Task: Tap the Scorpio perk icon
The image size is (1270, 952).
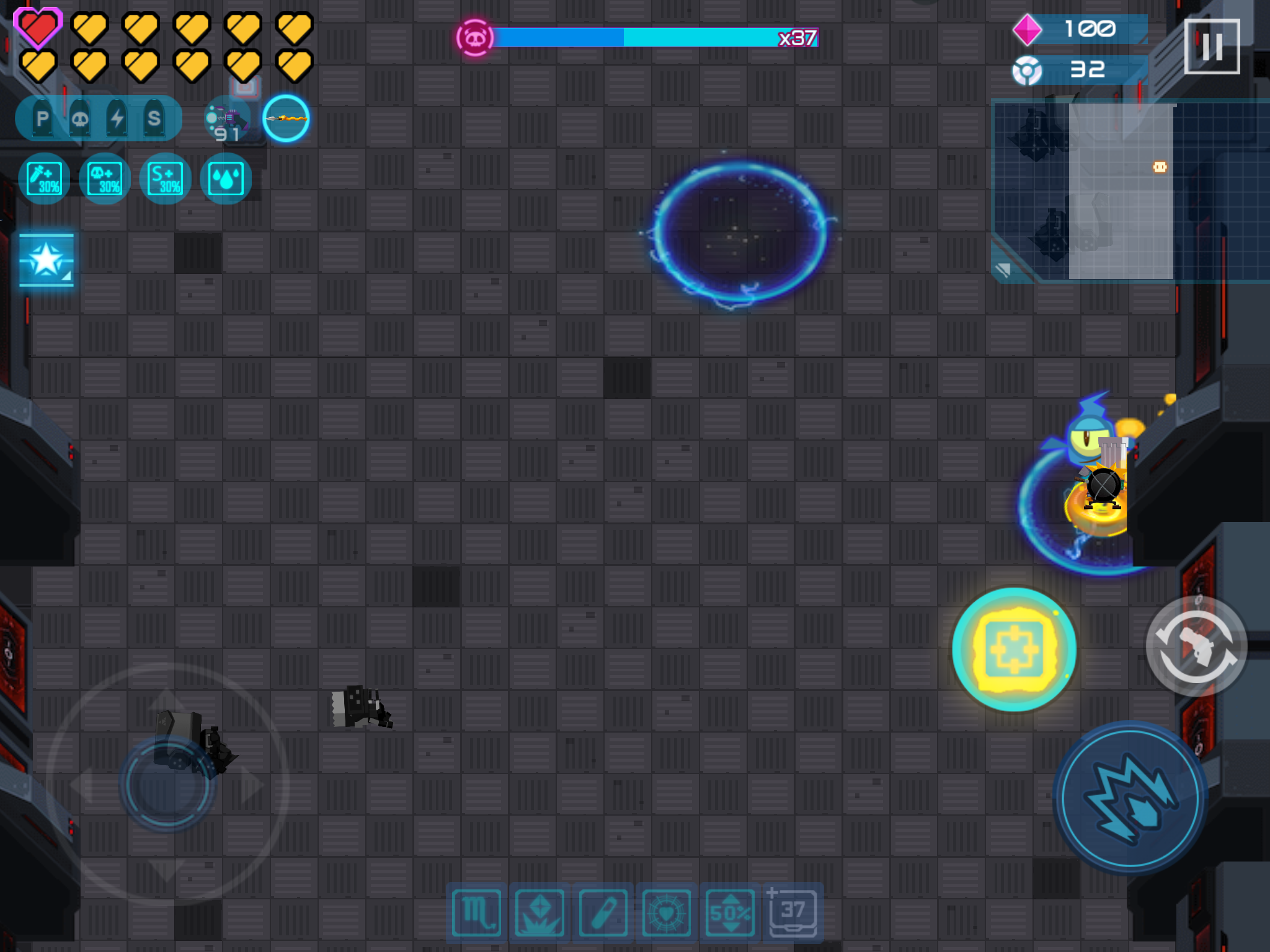Action: click(476, 911)
